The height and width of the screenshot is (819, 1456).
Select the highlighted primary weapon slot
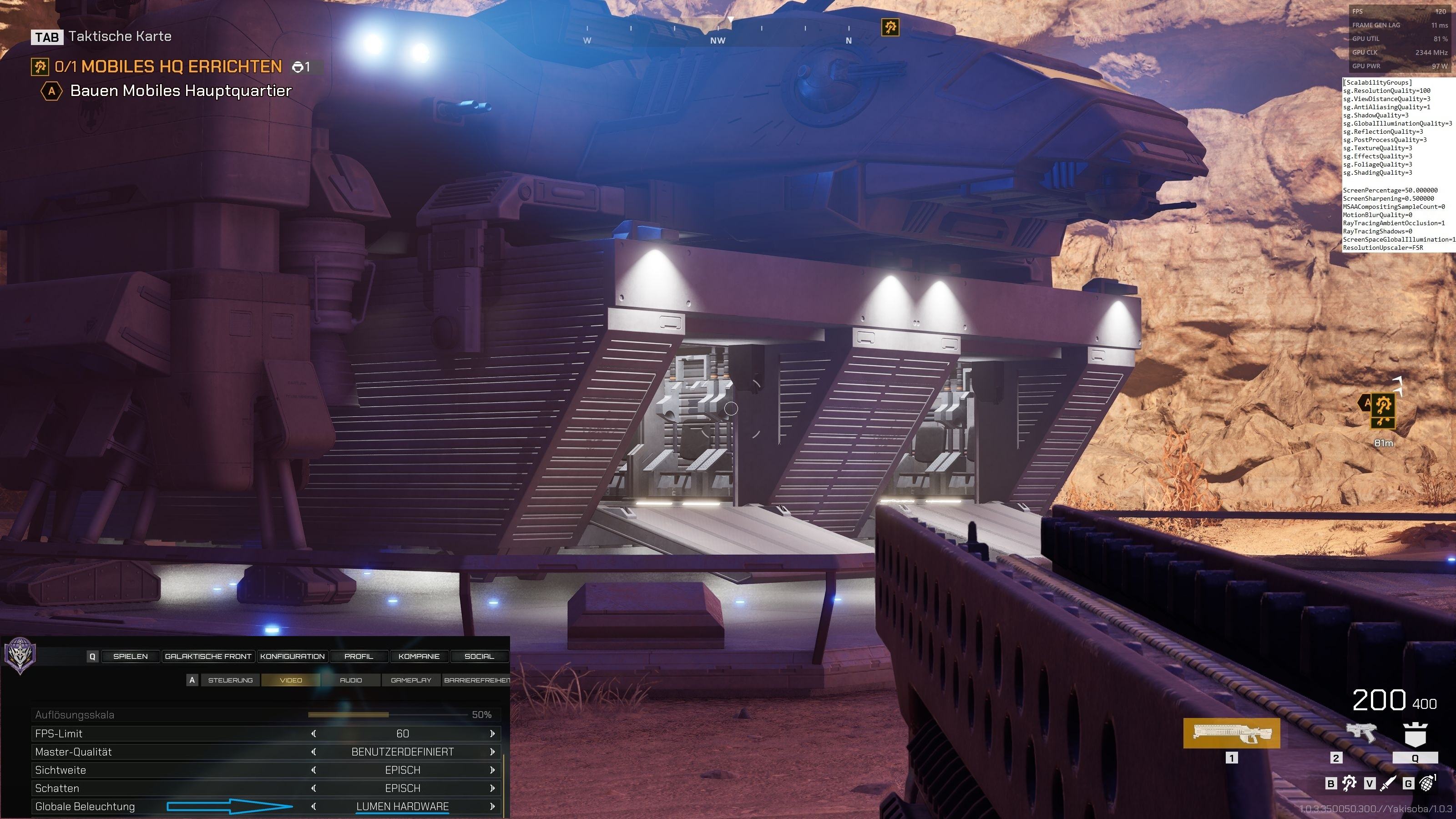tap(1232, 733)
